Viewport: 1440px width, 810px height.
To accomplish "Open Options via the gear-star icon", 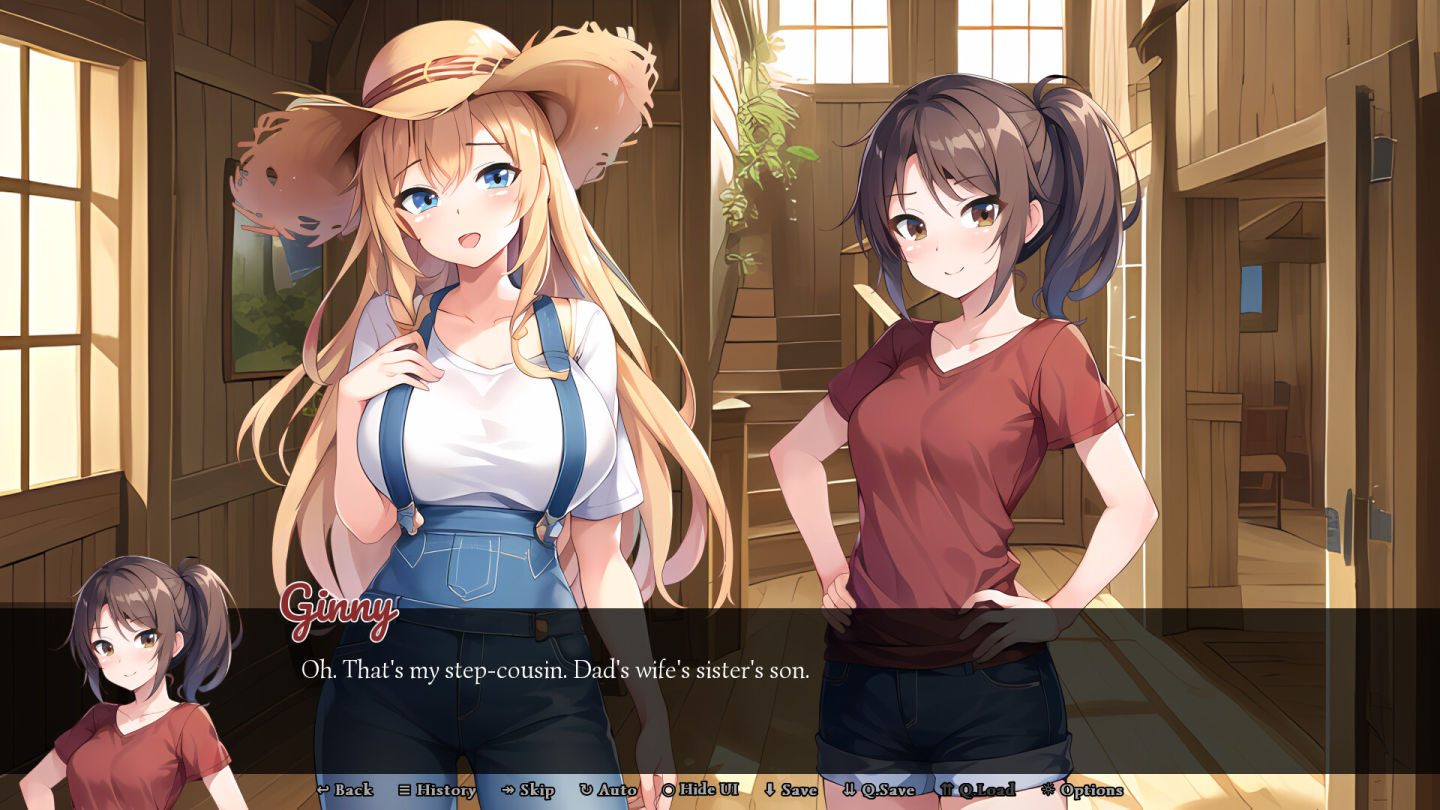I will pyautogui.click(x=1049, y=790).
